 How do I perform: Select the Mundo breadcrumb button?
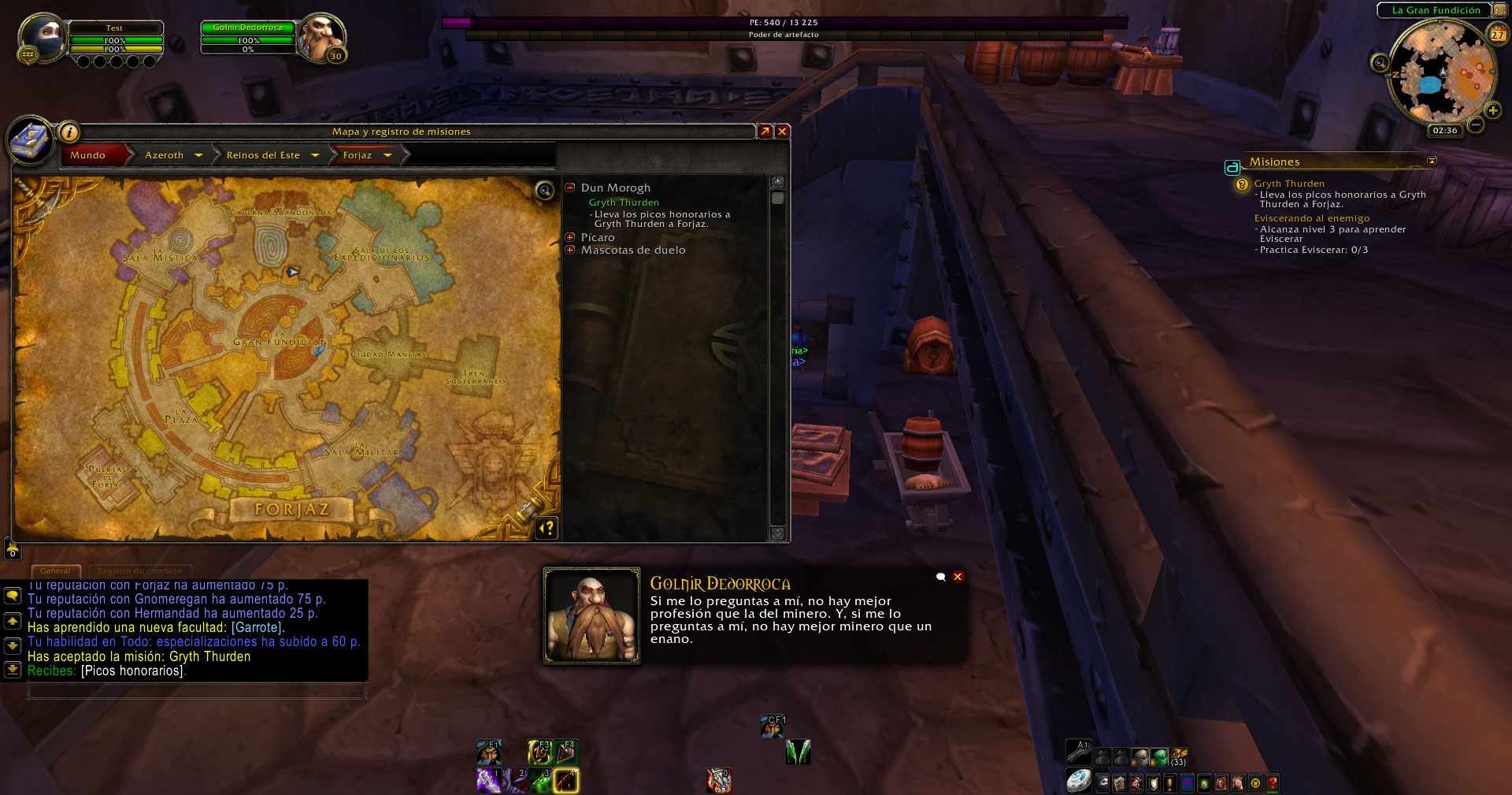click(x=88, y=155)
